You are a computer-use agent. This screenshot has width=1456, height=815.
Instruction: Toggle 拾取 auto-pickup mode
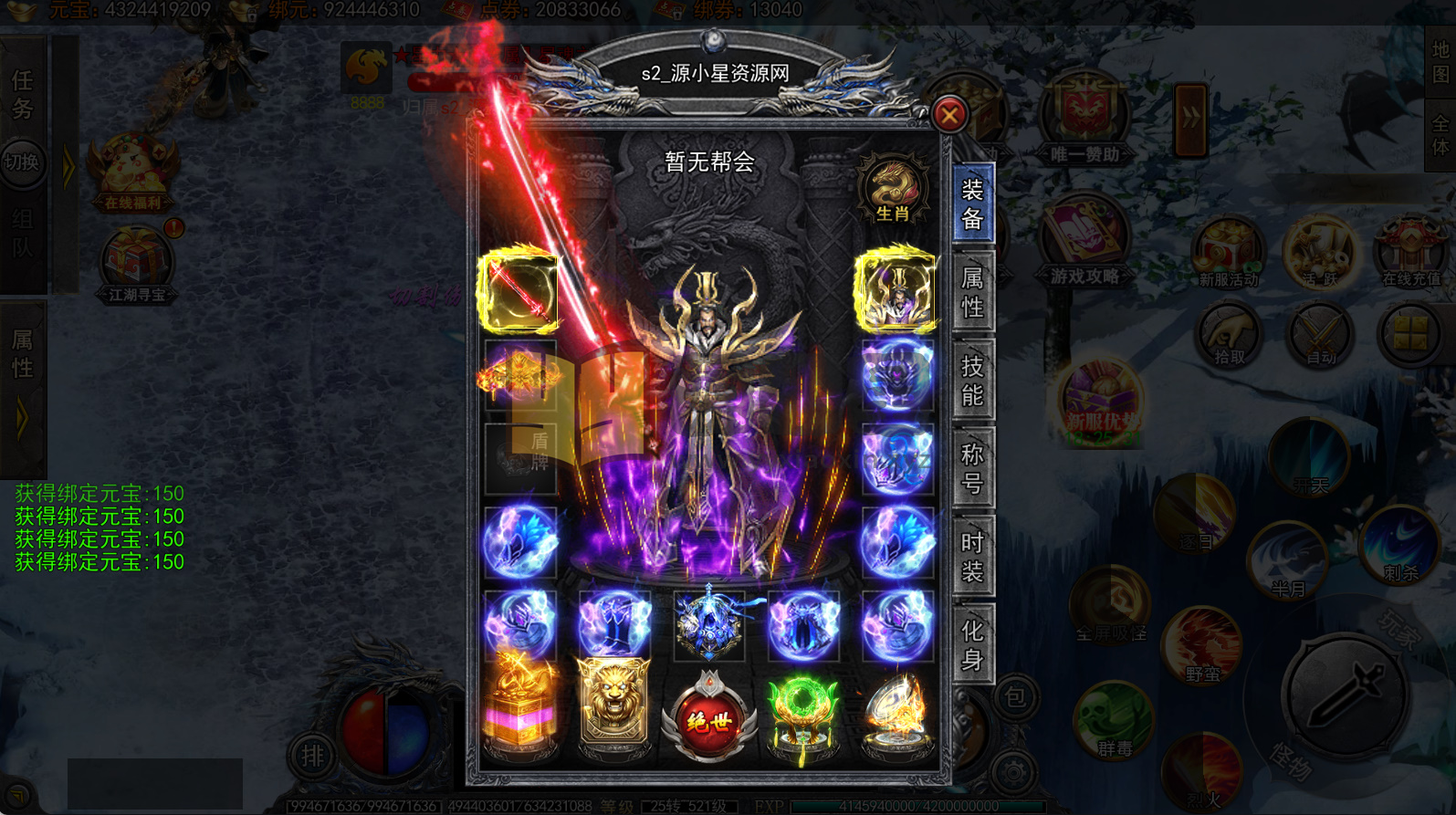coord(1228,331)
